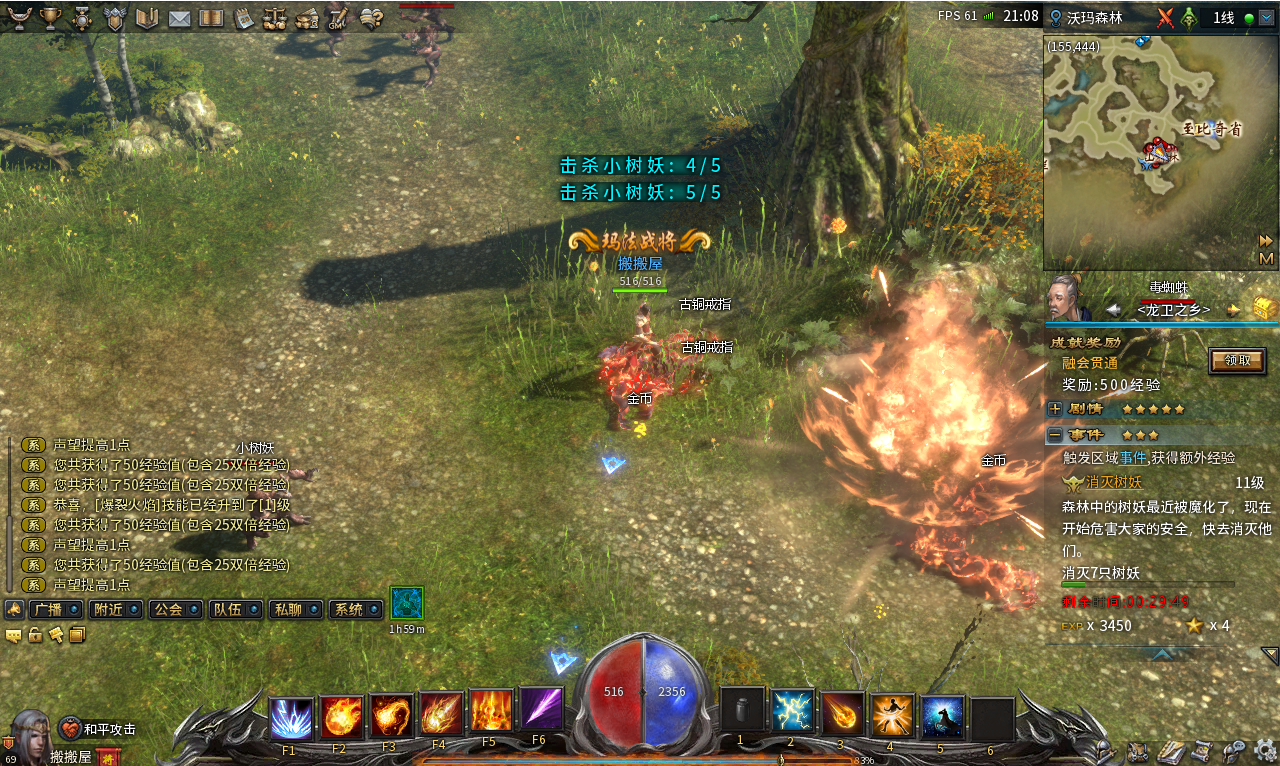Click the Woma Forest minimap
1280x766 pixels.
pyautogui.click(x=1144, y=152)
